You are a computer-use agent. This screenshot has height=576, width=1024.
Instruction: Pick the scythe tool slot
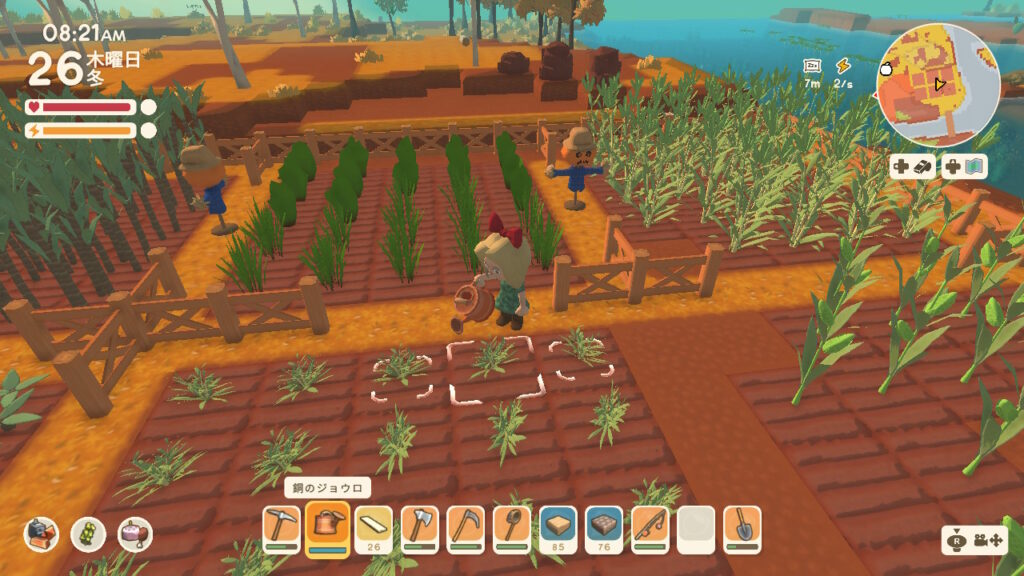click(466, 525)
